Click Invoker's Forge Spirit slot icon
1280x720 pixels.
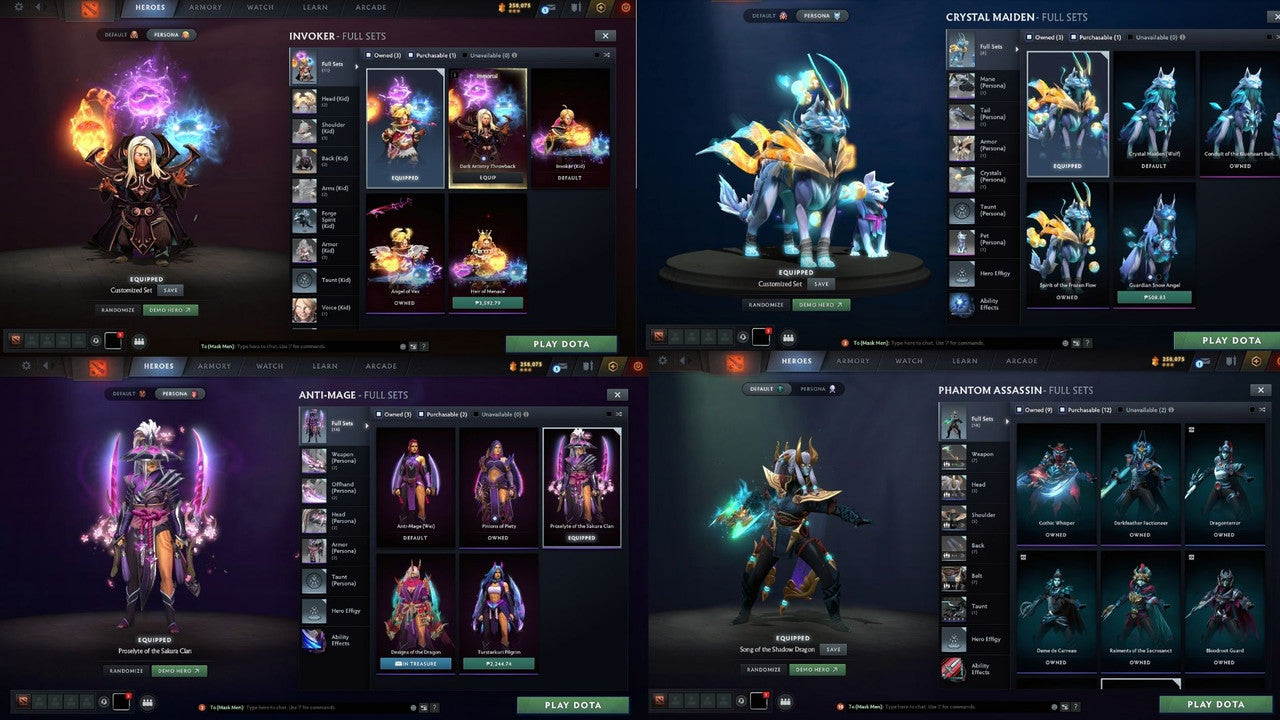coord(305,219)
